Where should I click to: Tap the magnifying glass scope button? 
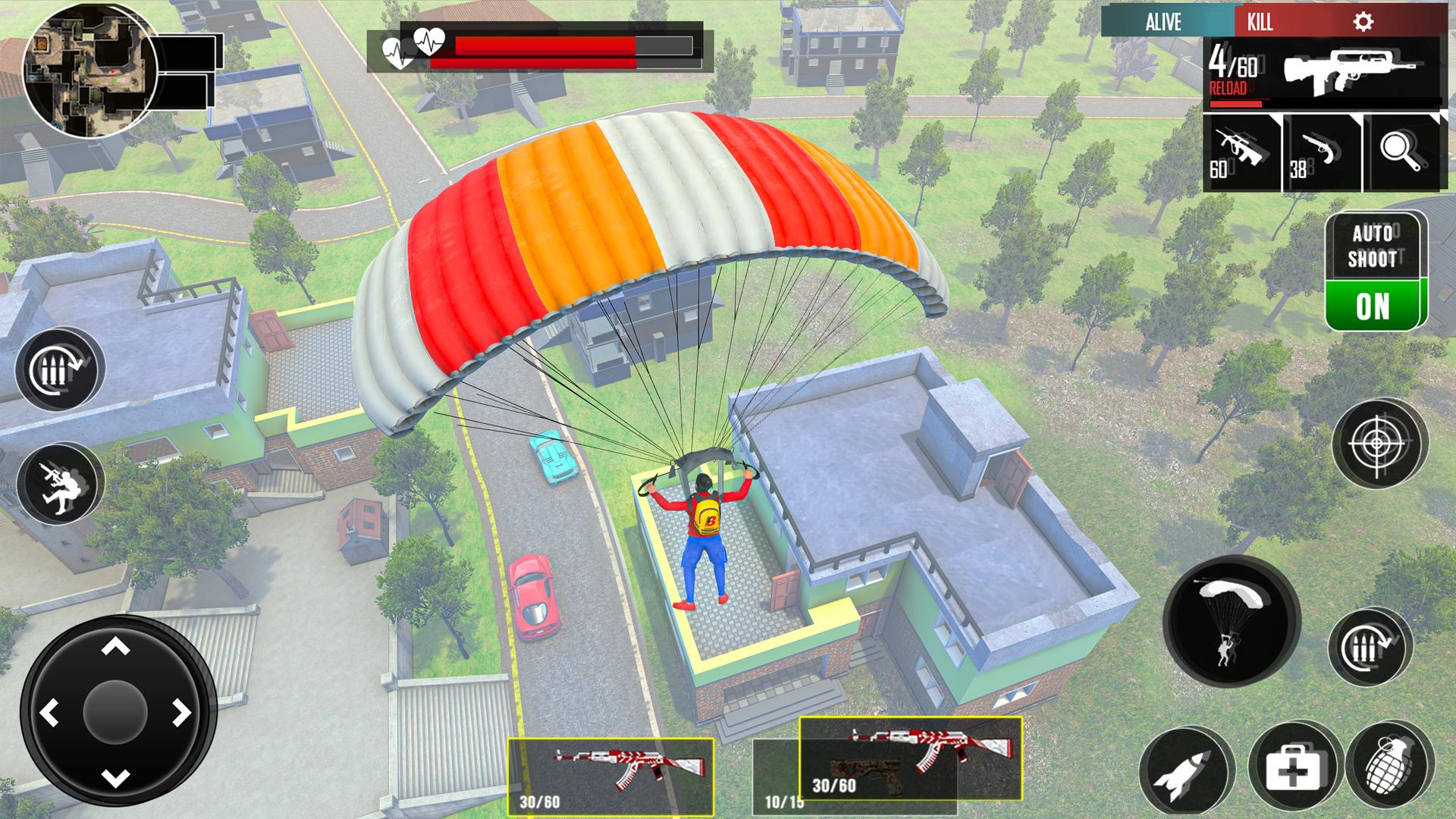[x=1403, y=152]
